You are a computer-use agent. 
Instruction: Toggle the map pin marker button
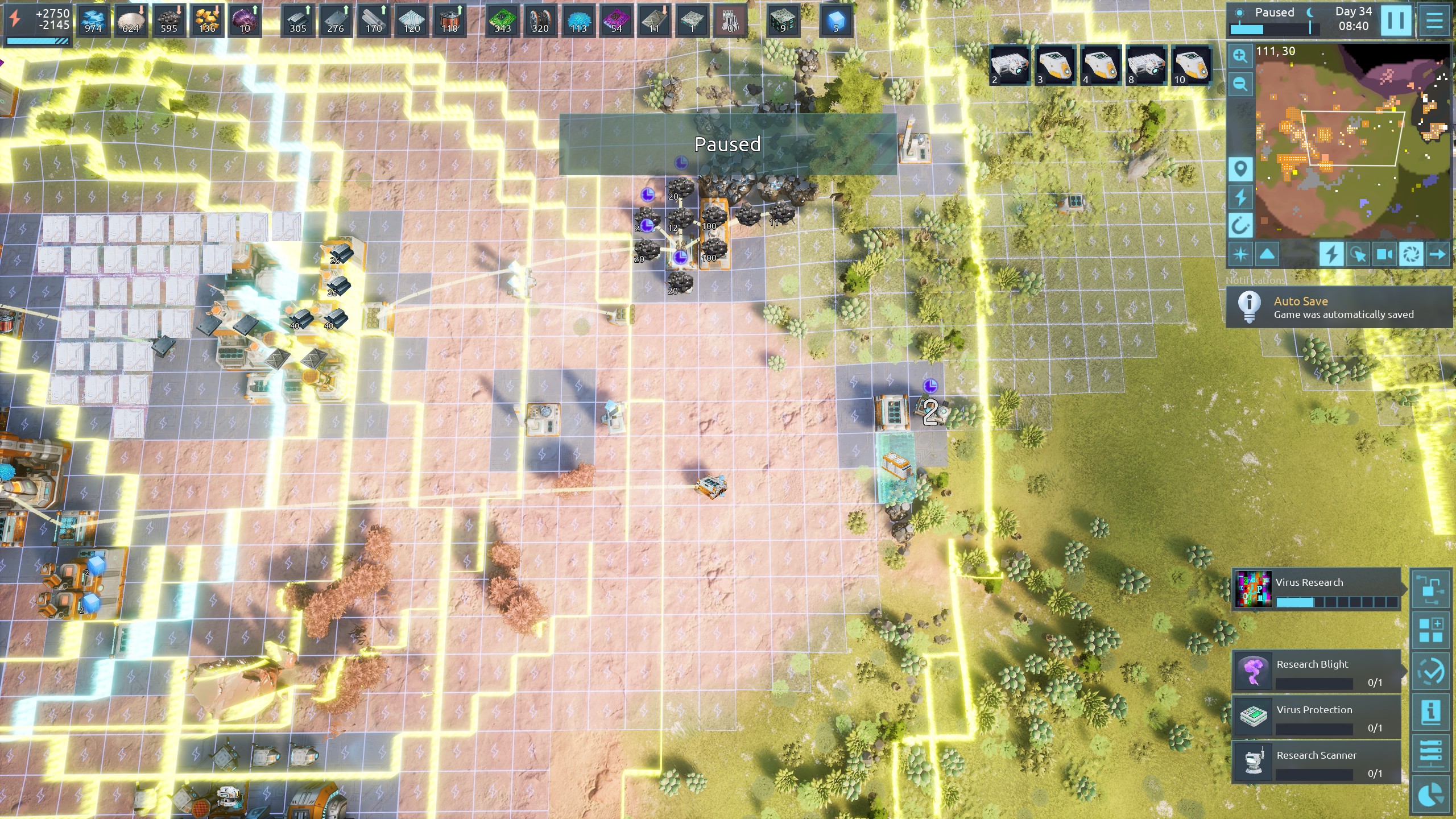tap(1240, 169)
